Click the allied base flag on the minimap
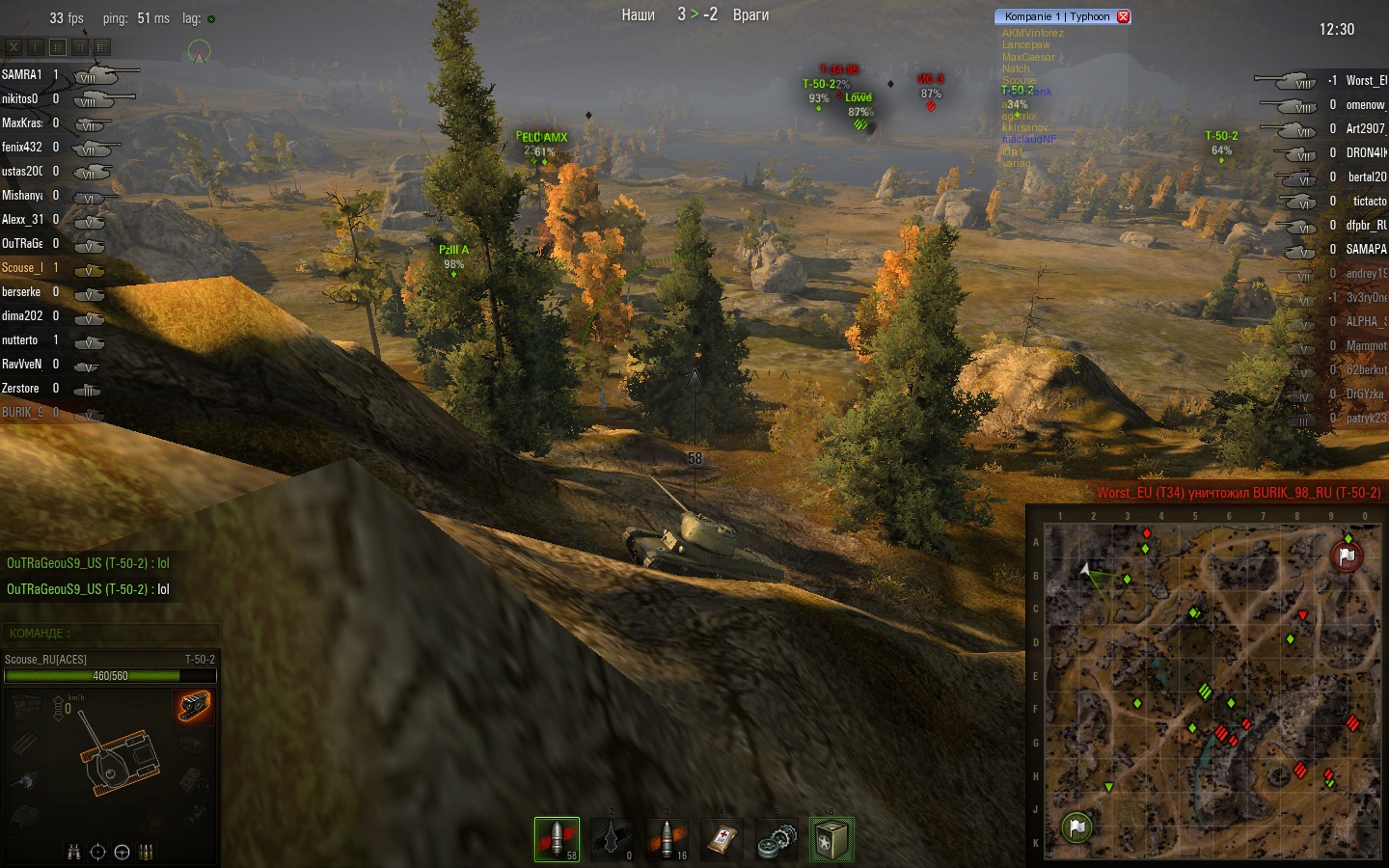 coord(1076,827)
